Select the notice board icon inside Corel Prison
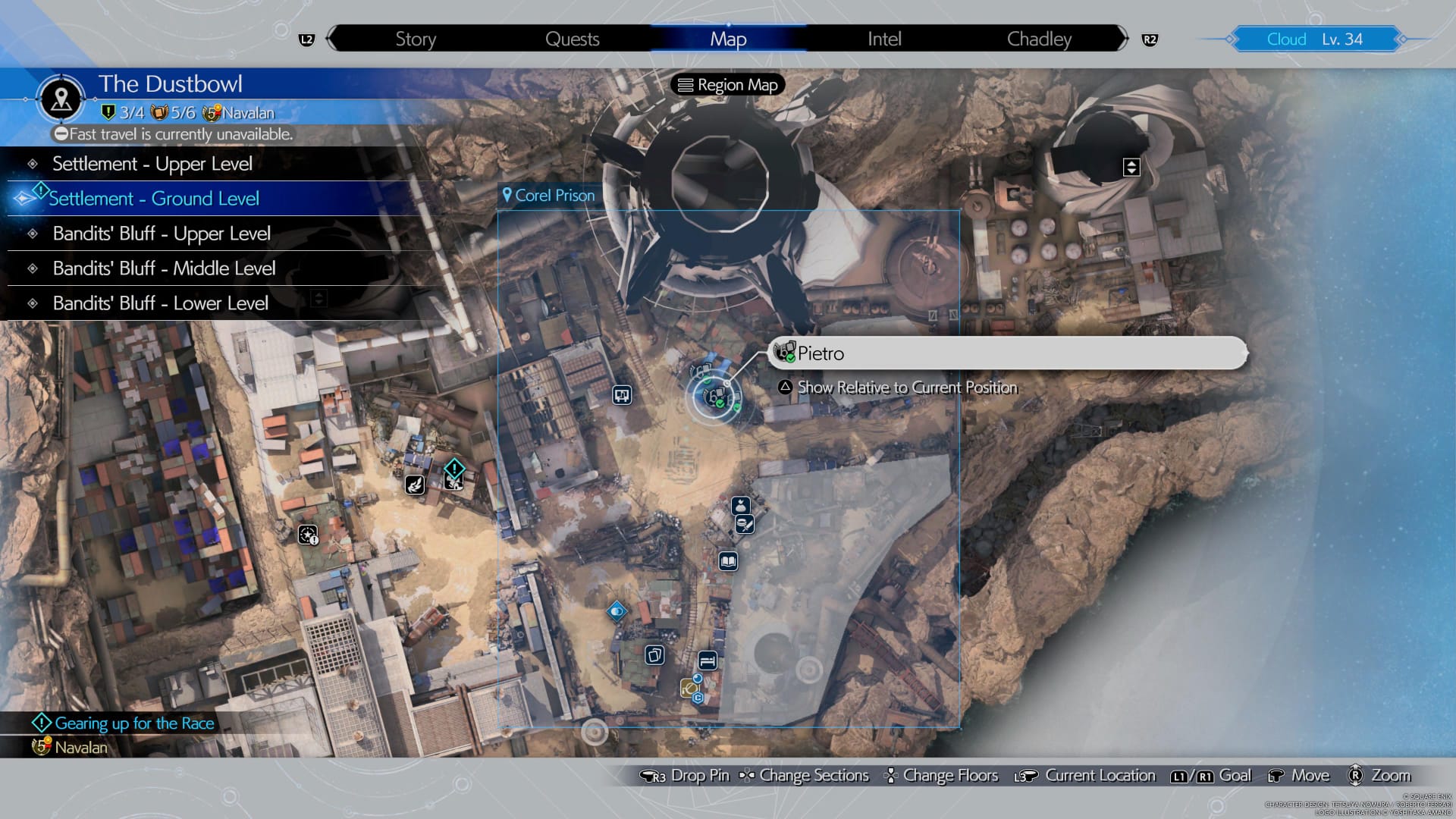Viewport: 1456px width, 819px height. click(x=622, y=396)
